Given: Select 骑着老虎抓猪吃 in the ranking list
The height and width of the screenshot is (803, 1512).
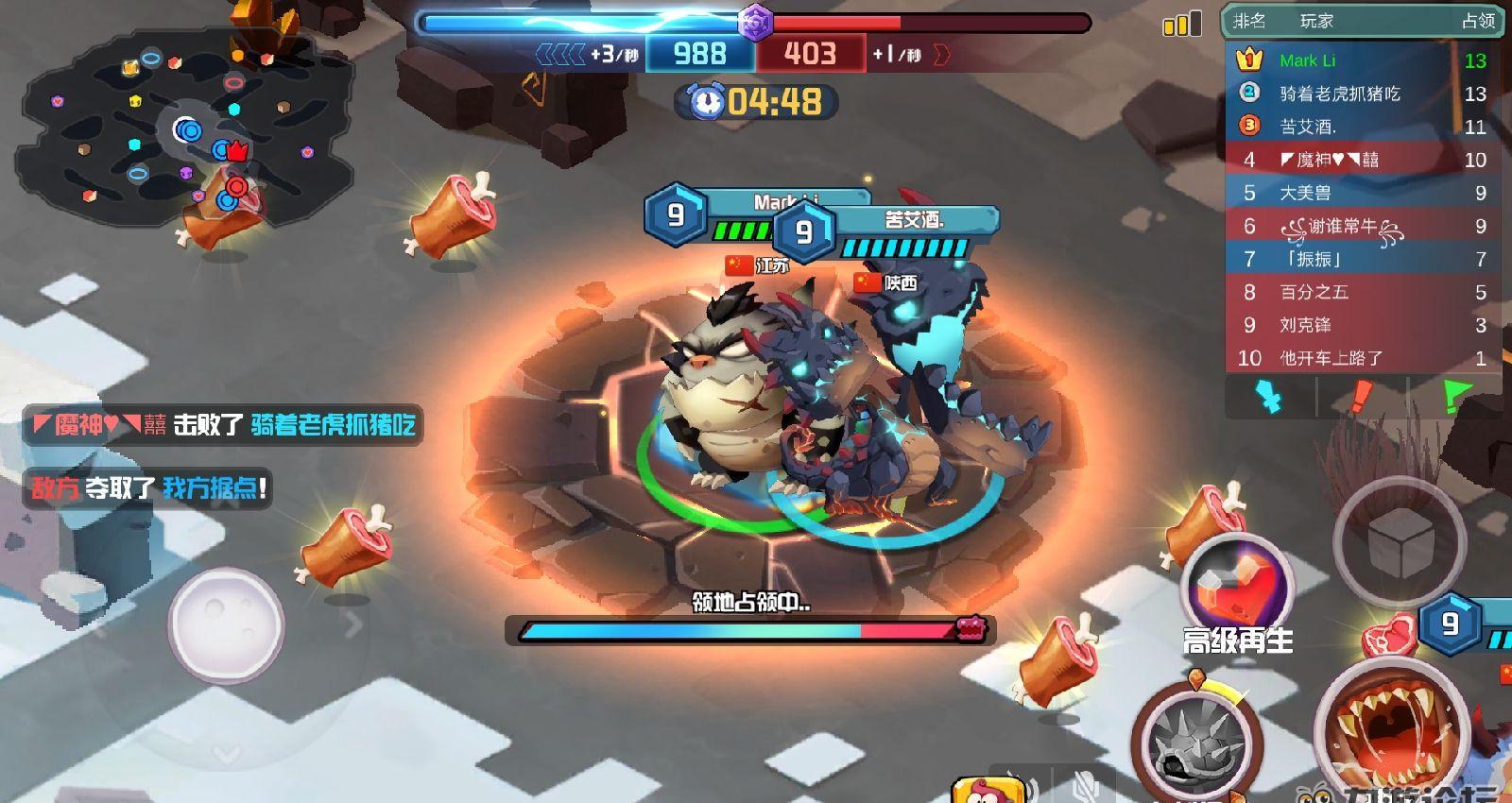Looking at the screenshot, I should pyautogui.click(x=1361, y=94).
